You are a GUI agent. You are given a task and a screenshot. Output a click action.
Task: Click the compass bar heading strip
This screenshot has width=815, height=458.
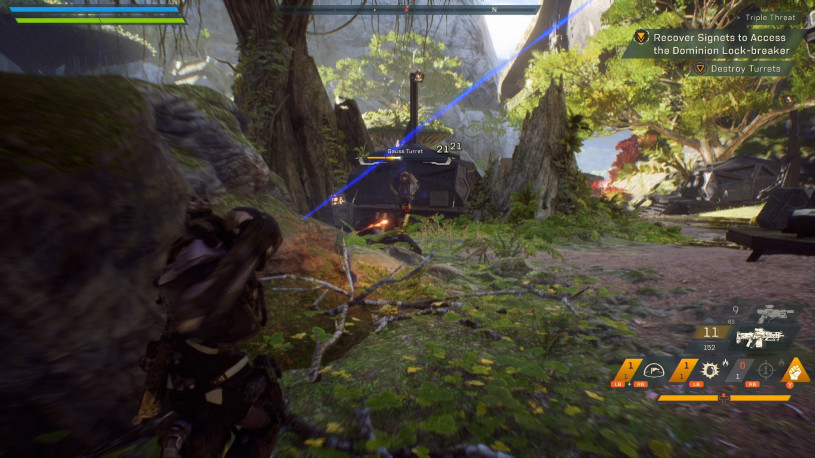[407, 9]
